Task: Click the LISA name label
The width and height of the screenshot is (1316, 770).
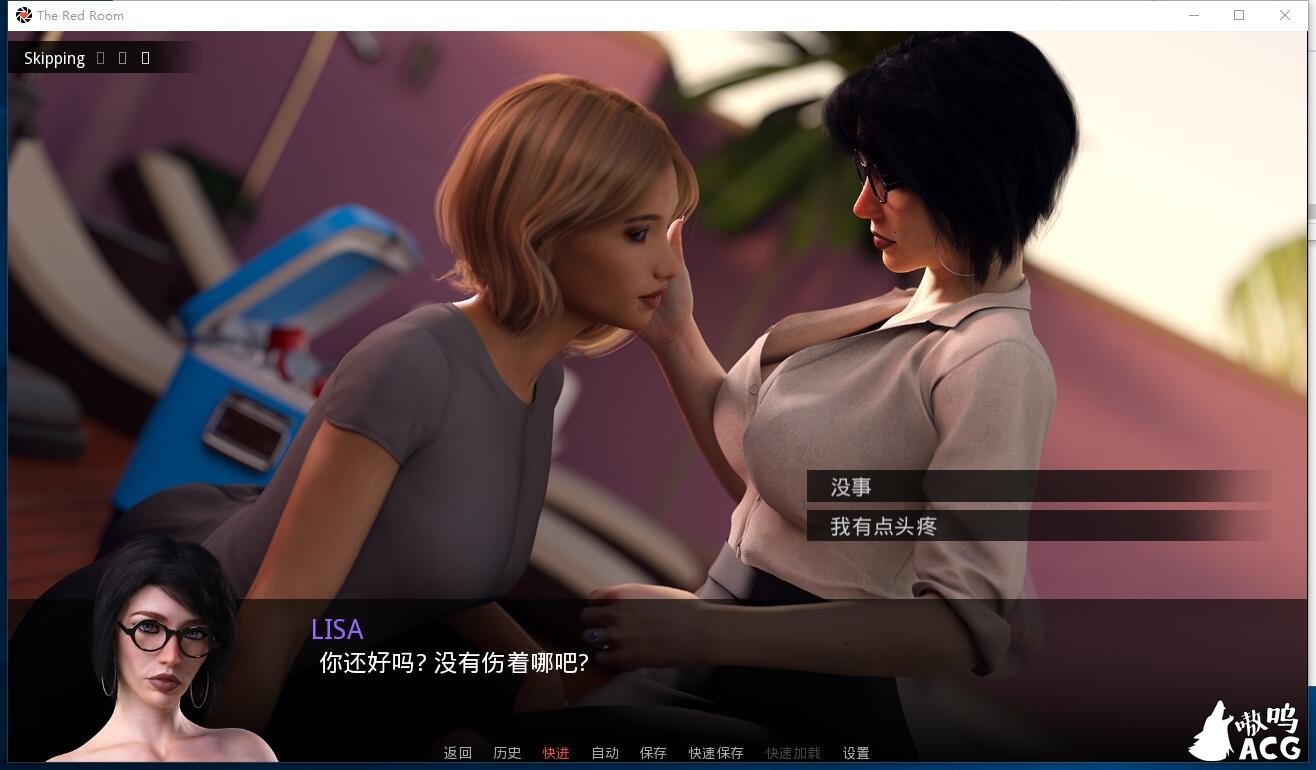Action: coord(337,629)
